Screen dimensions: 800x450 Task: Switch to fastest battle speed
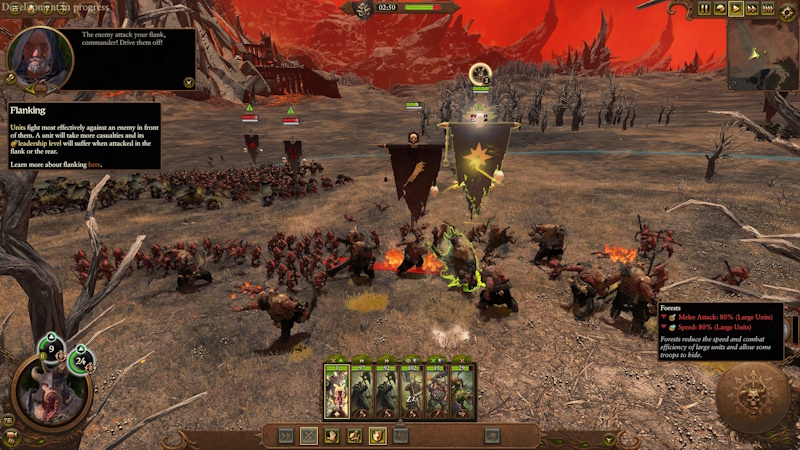(x=768, y=9)
